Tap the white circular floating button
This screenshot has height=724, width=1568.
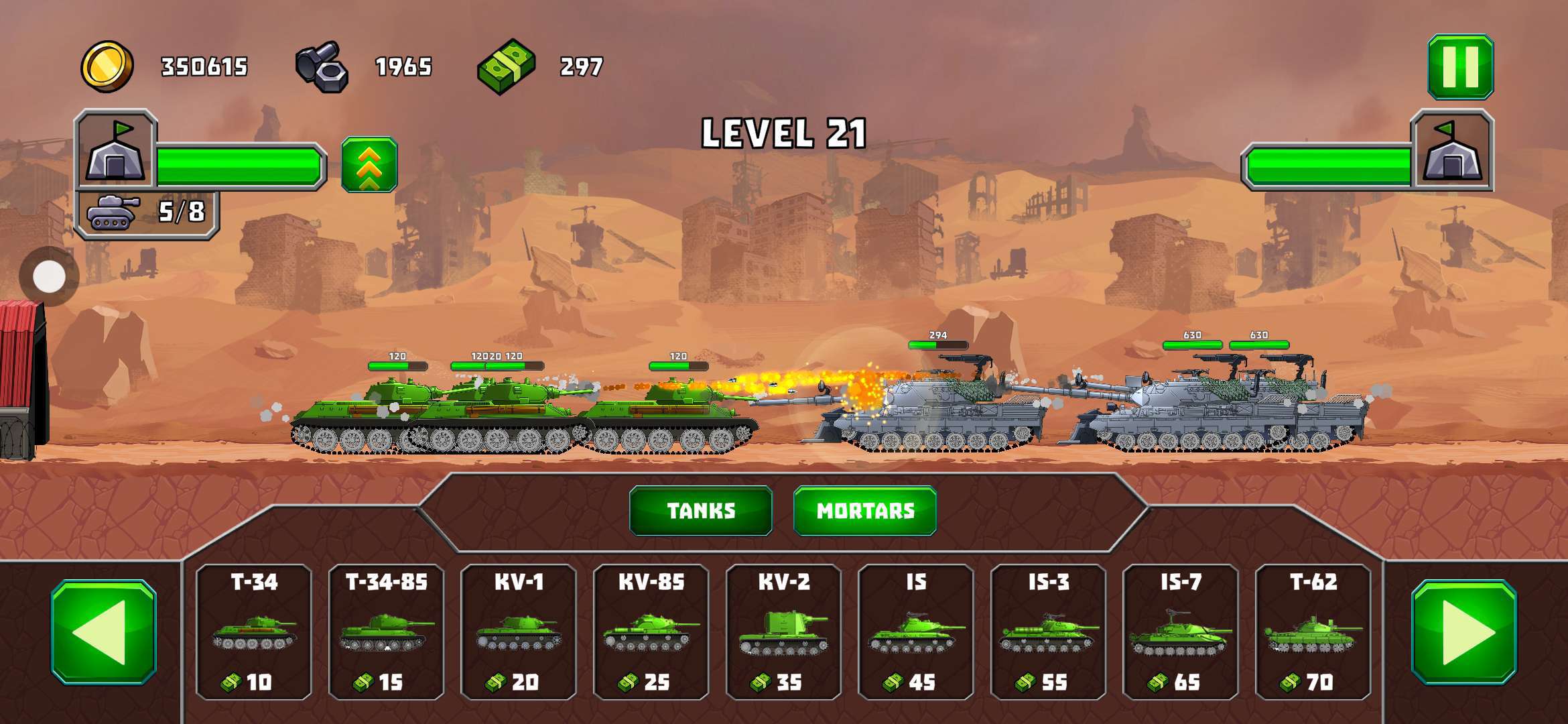coord(49,276)
